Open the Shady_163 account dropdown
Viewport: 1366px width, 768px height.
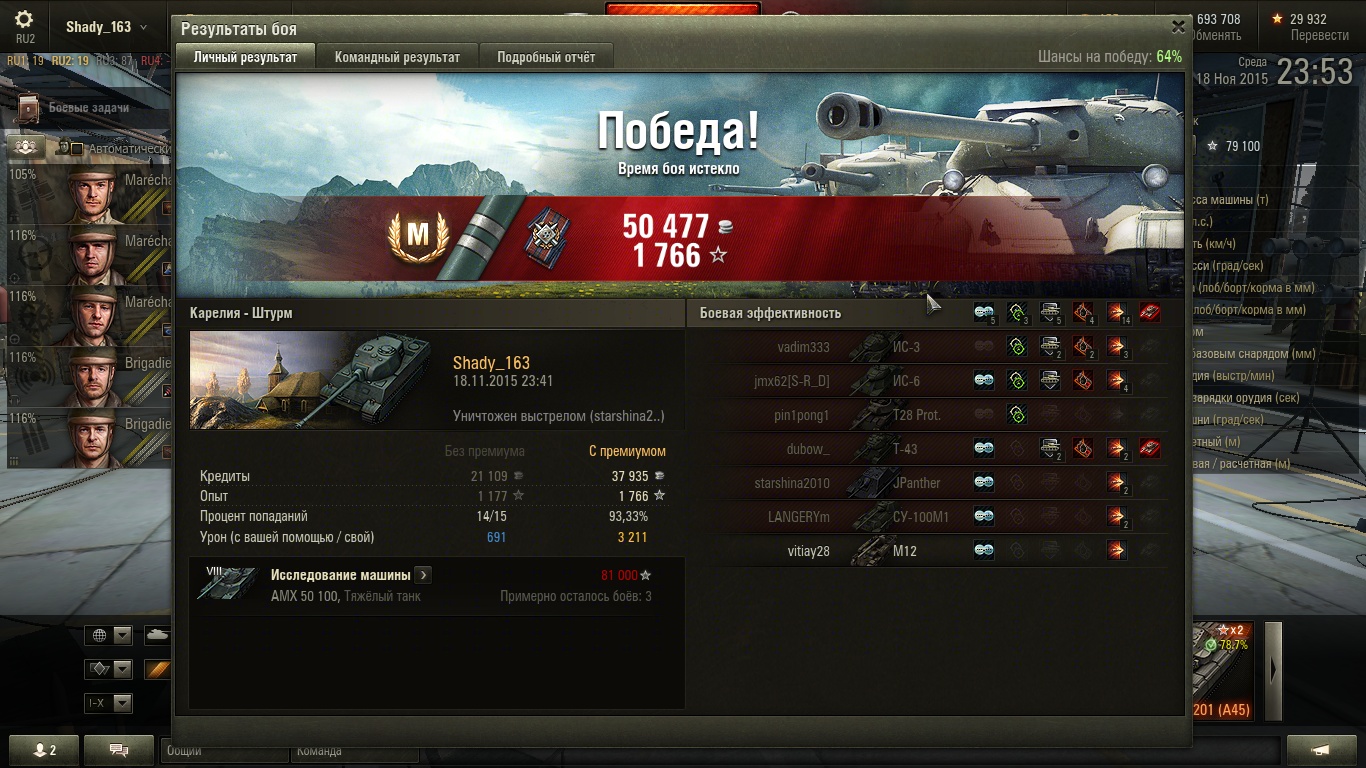pyautogui.click(x=106, y=27)
